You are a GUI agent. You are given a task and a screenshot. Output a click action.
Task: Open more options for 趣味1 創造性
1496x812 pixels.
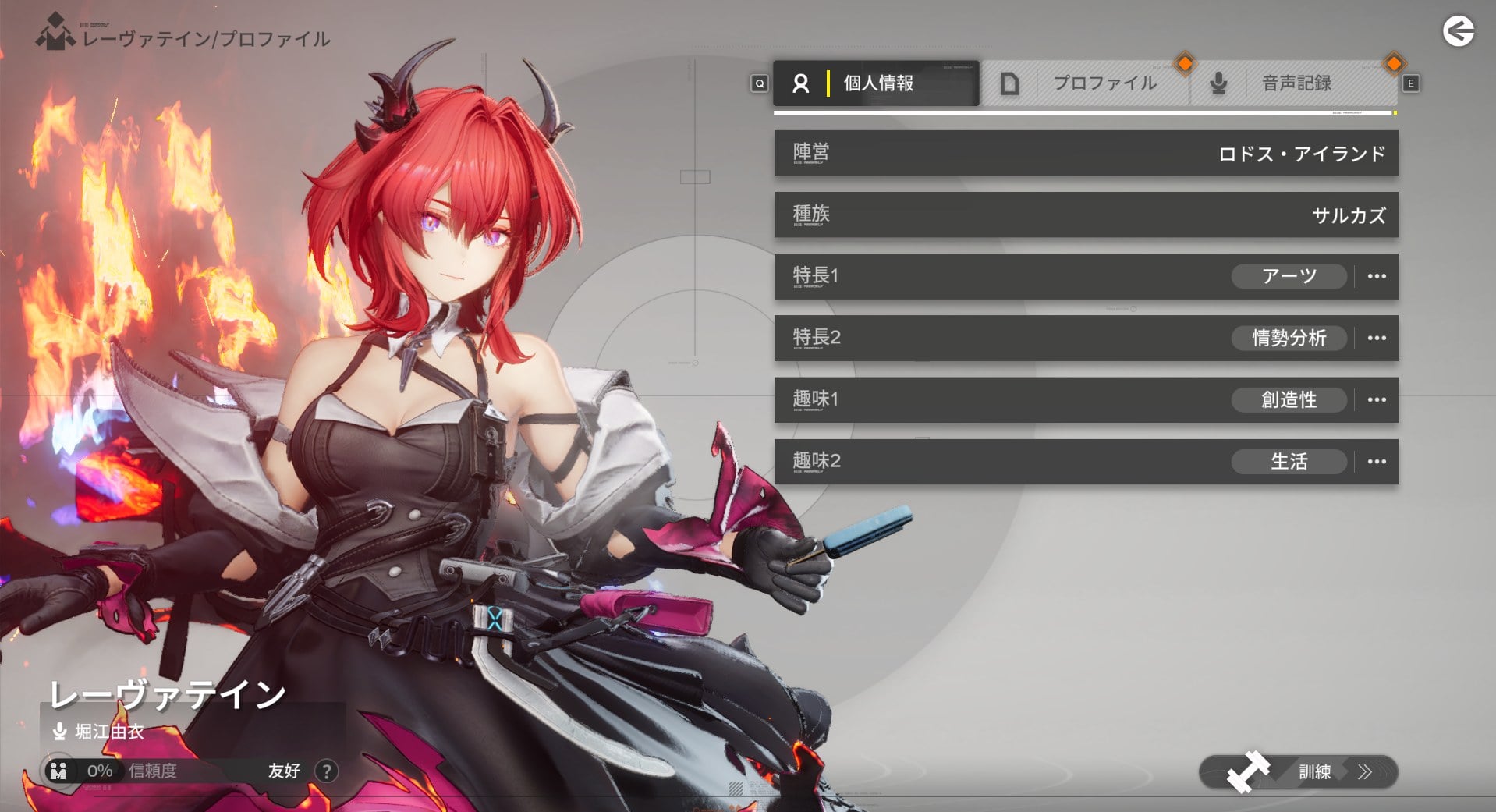pos(1377,399)
